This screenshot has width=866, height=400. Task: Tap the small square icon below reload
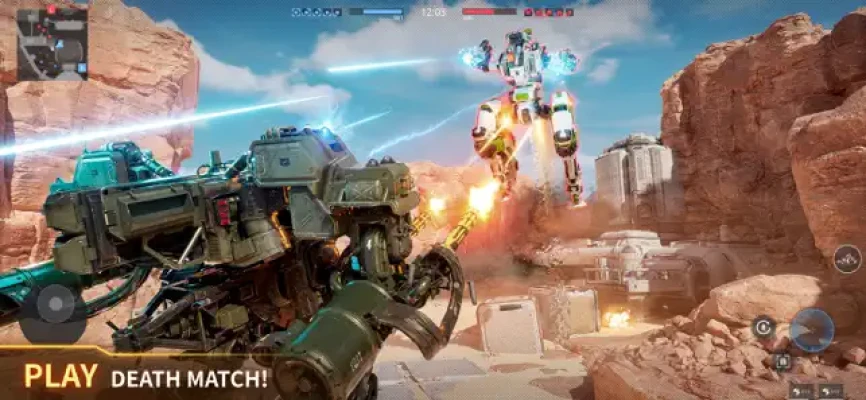click(x=782, y=361)
